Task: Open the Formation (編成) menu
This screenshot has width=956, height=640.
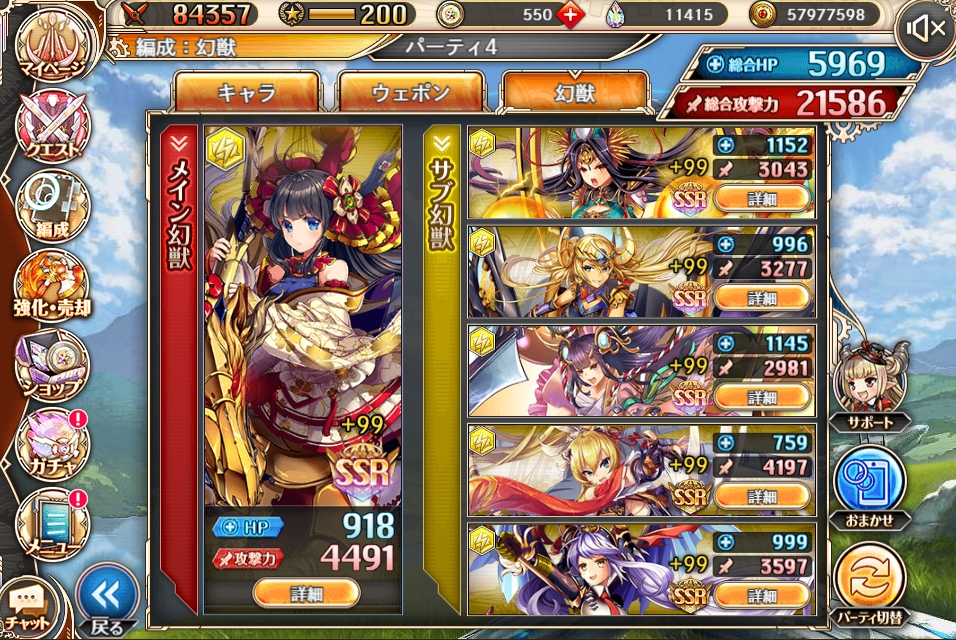Action: point(52,208)
